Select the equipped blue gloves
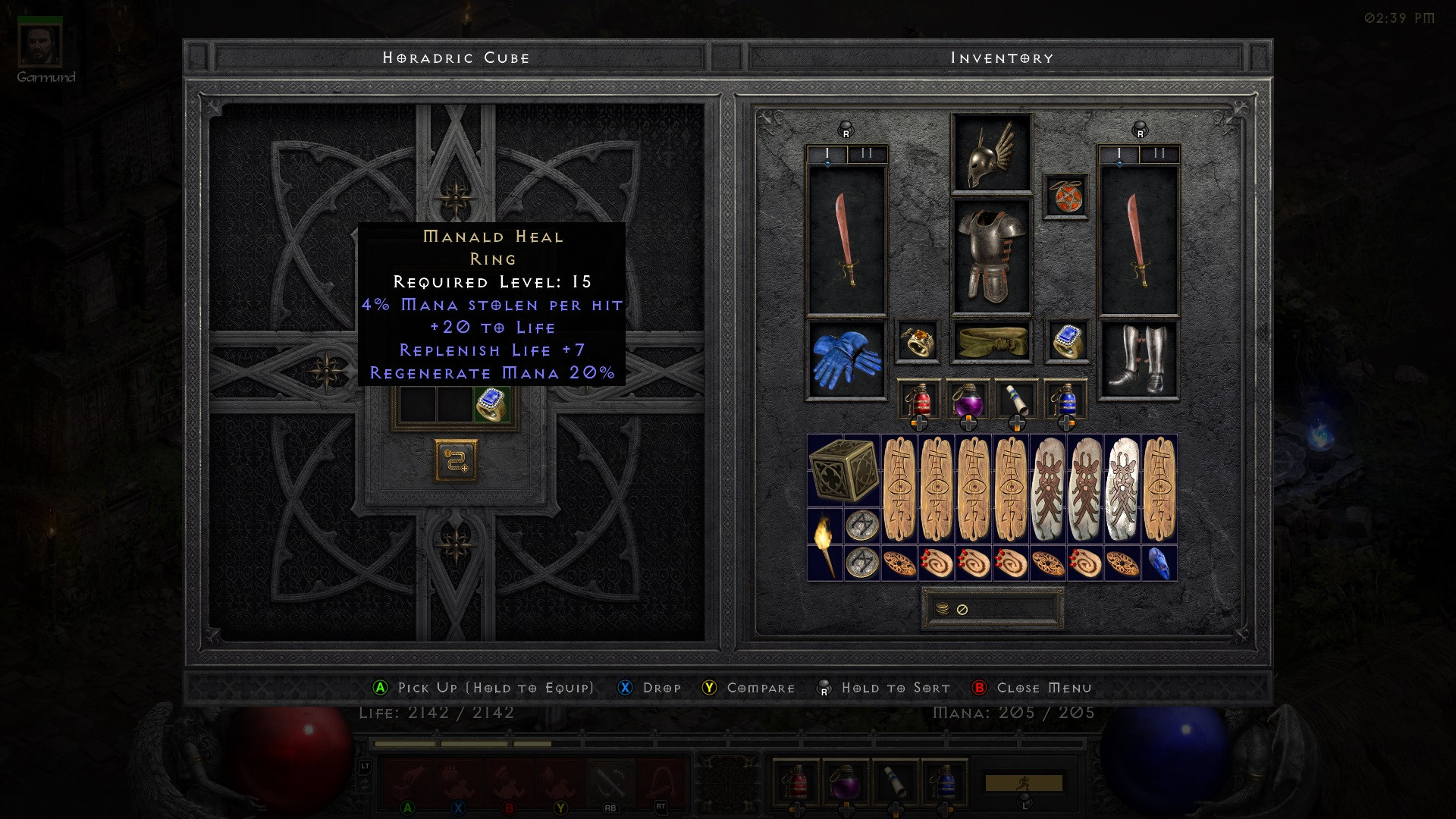The image size is (1456, 819). pyautogui.click(x=845, y=359)
